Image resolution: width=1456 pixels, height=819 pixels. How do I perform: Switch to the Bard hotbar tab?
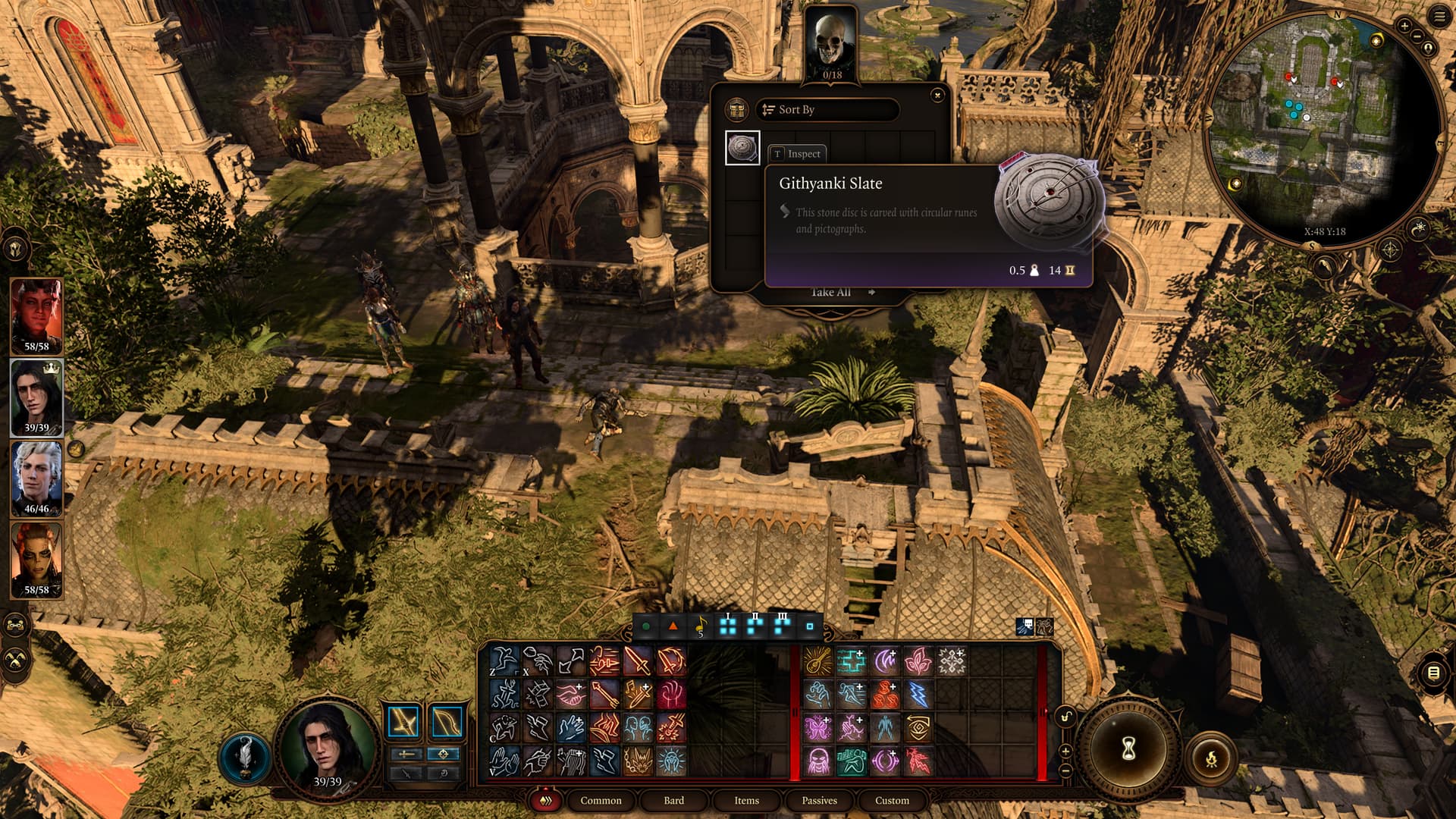(673, 800)
